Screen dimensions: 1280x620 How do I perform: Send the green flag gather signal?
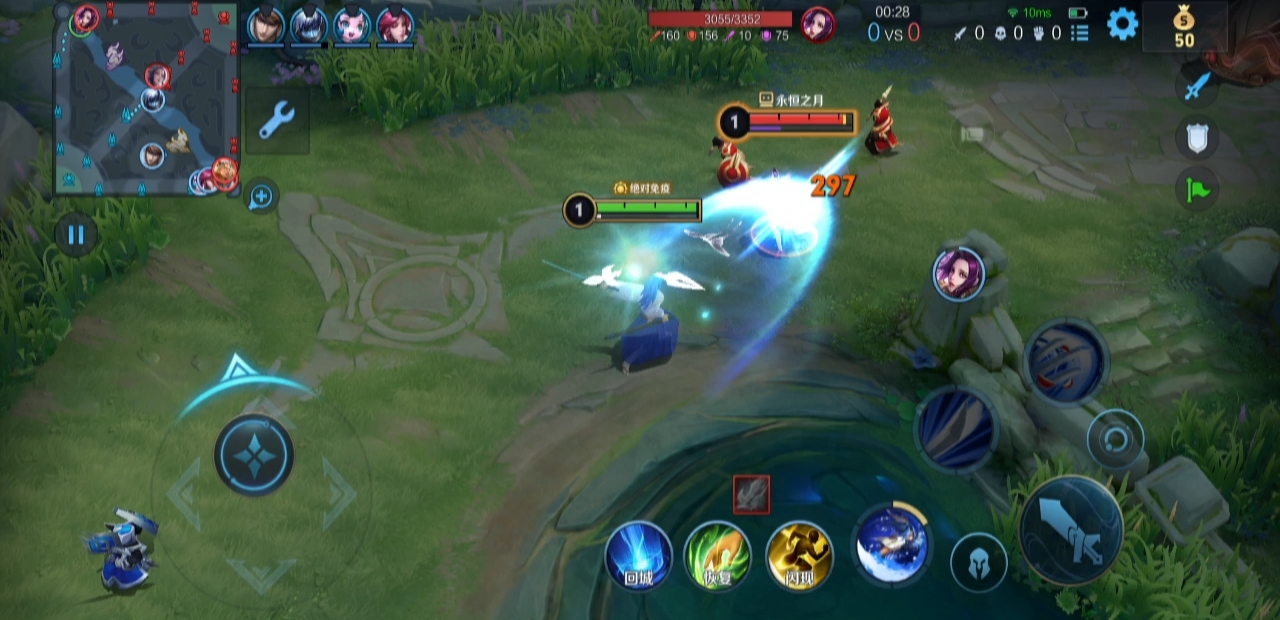[1196, 189]
